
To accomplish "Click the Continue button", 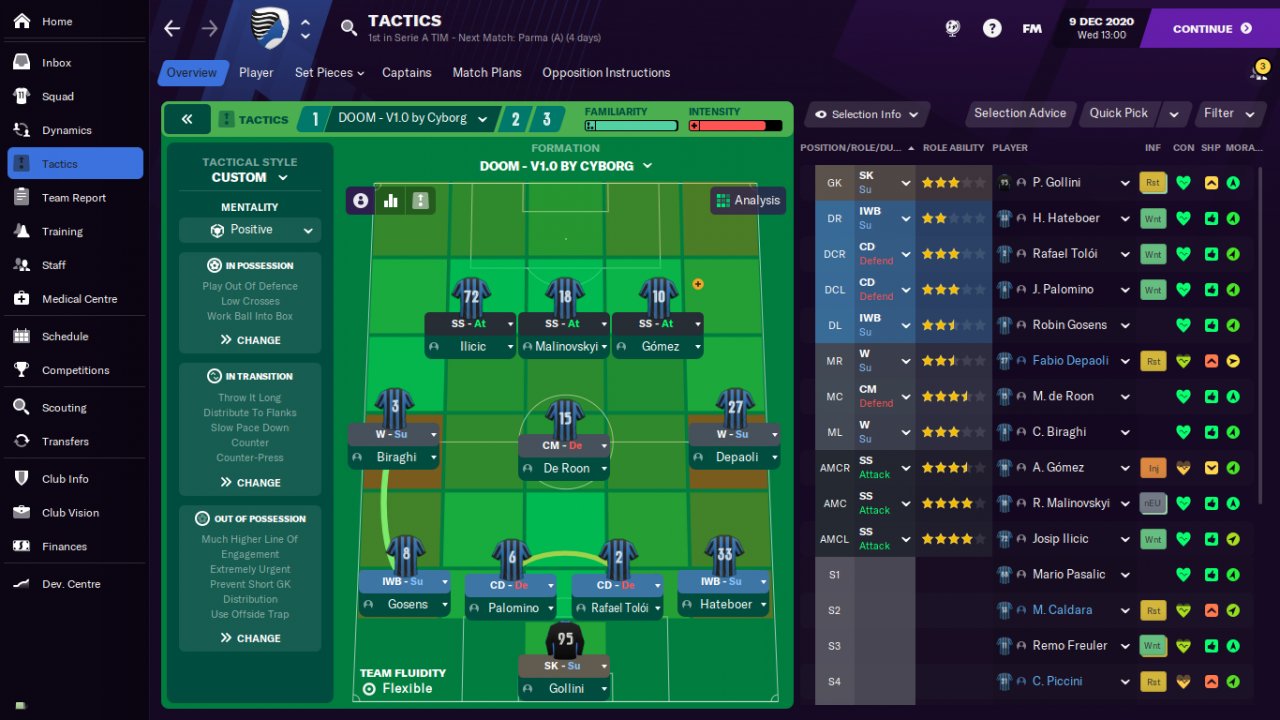I will 1210,29.
